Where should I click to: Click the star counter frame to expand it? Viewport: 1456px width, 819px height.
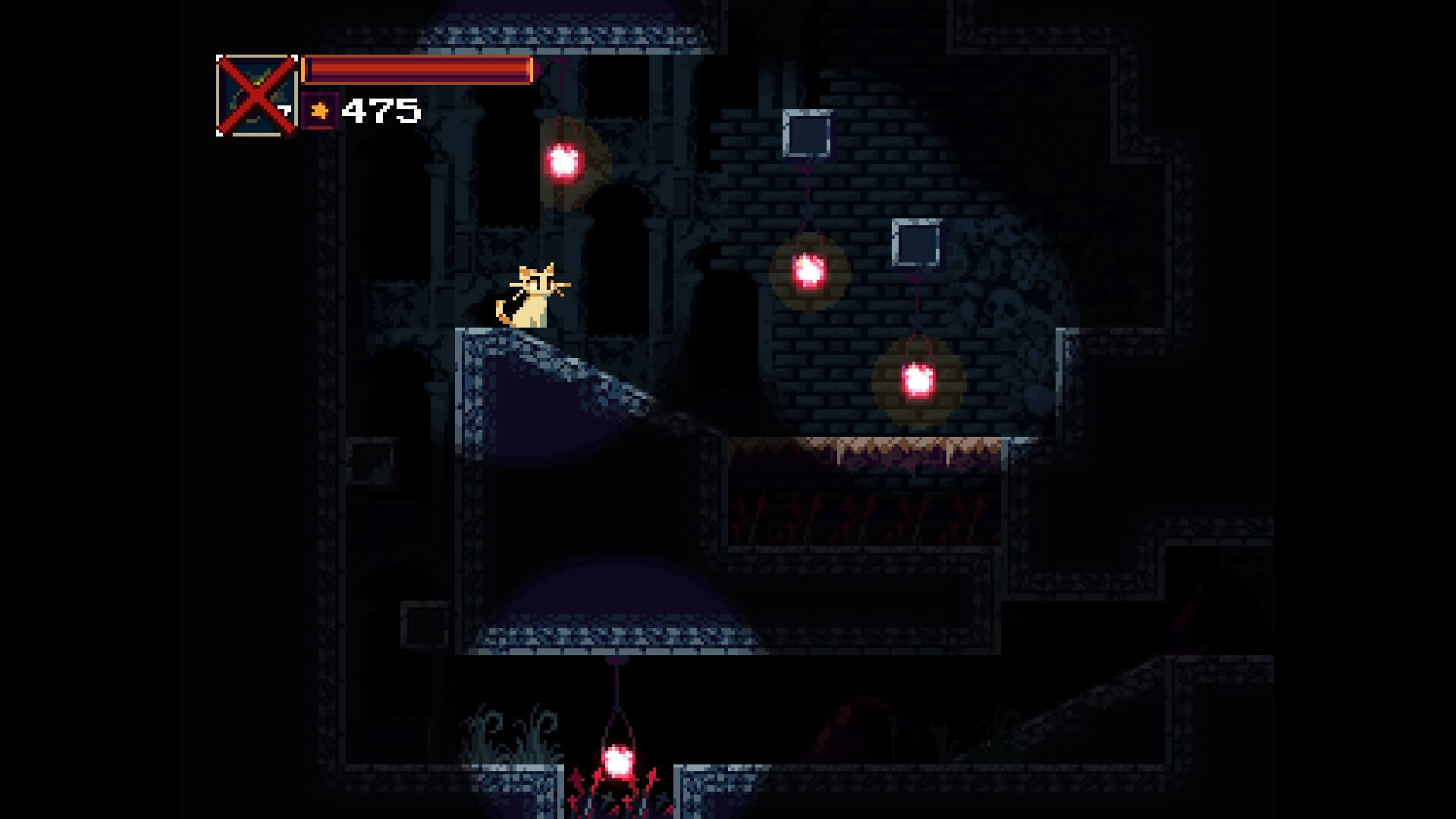click(x=318, y=111)
